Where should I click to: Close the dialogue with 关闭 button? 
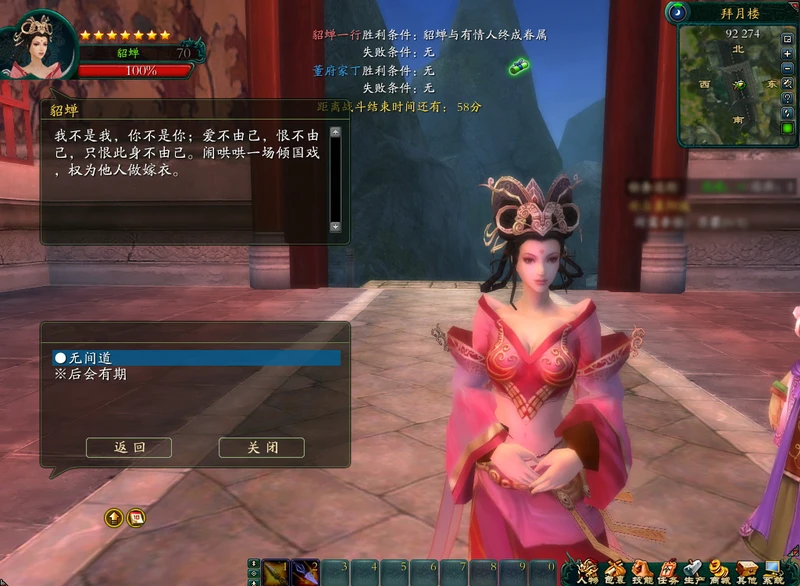click(261, 448)
